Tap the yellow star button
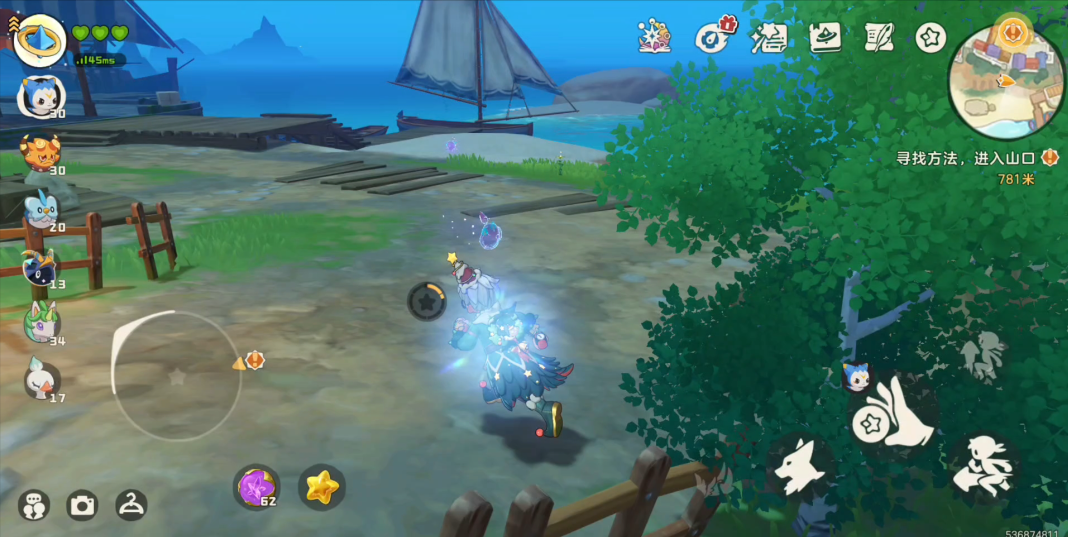Screen dimensions: 1068x537 (322, 487)
